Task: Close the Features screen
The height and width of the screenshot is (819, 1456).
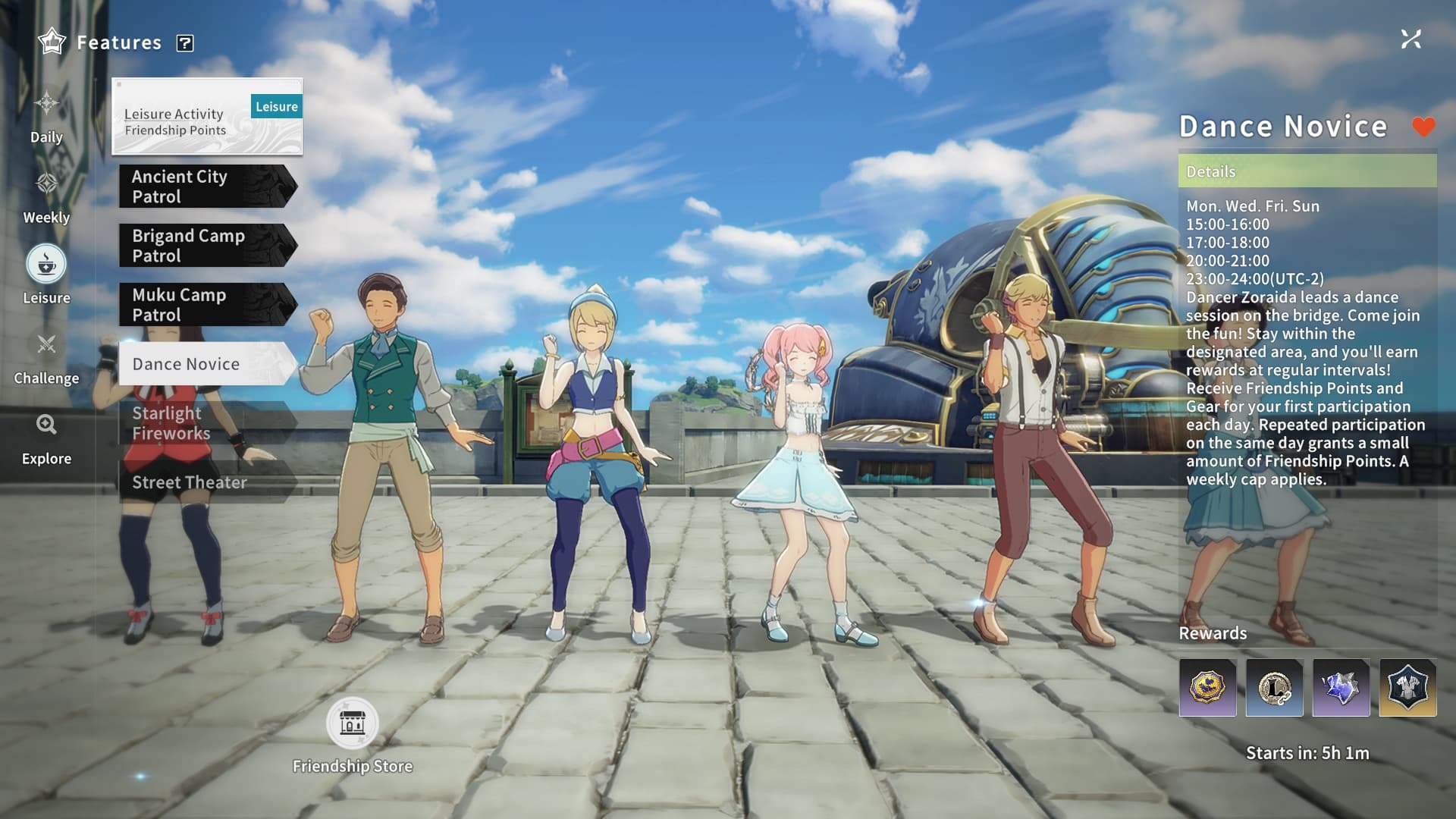Action: pos(1410,39)
